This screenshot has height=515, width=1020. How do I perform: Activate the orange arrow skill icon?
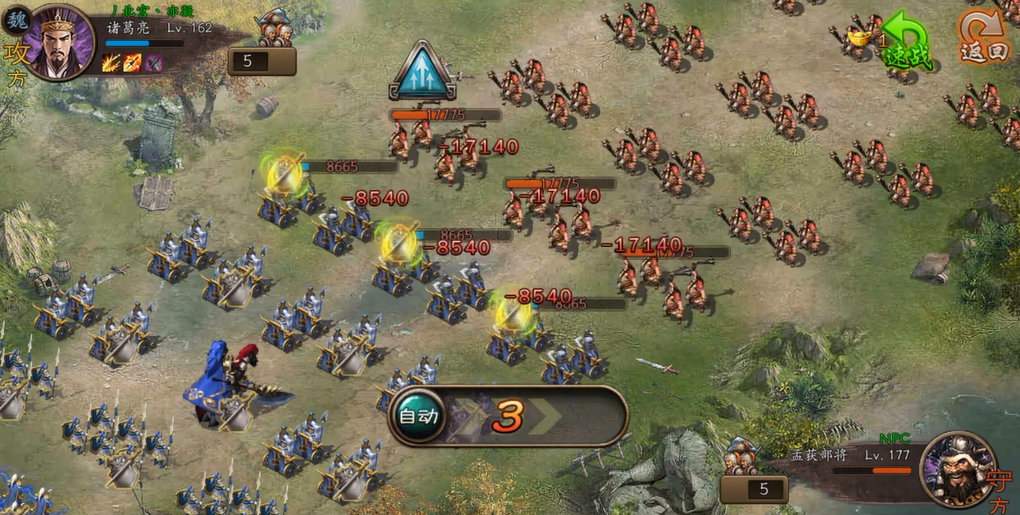[x=132, y=64]
